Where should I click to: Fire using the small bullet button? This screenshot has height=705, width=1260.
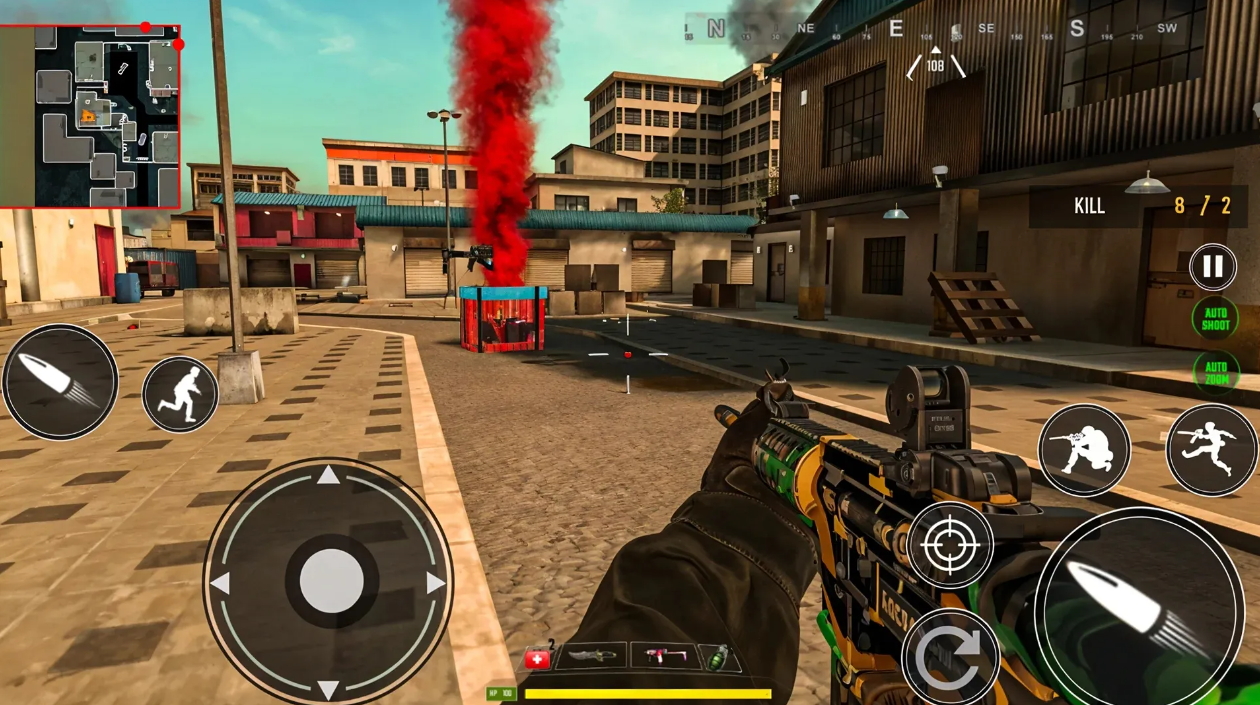[x=60, y=381]
